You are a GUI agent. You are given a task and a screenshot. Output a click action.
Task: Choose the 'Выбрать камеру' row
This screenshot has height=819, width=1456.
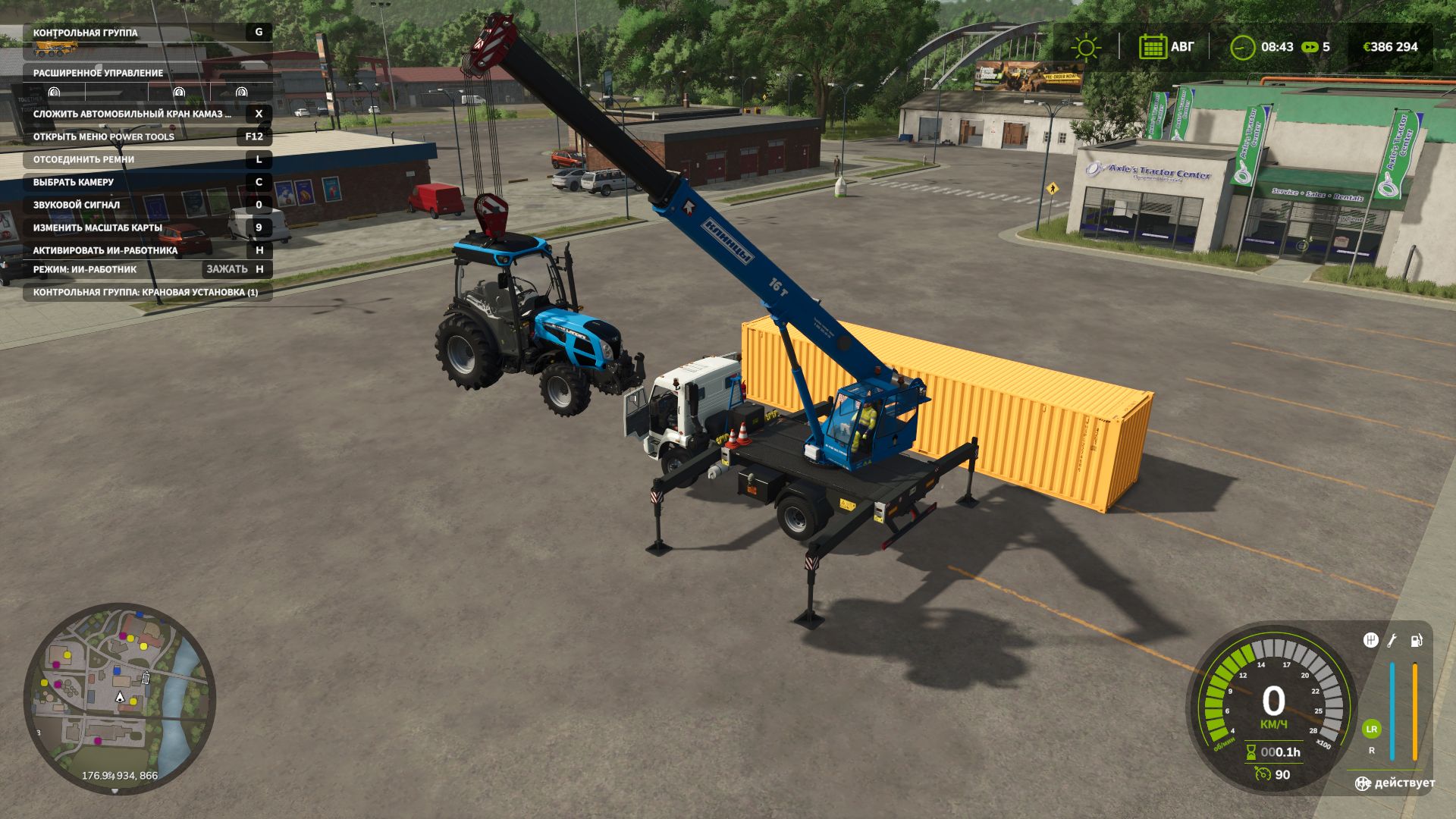pyautogui.click(x=148, y=182)
